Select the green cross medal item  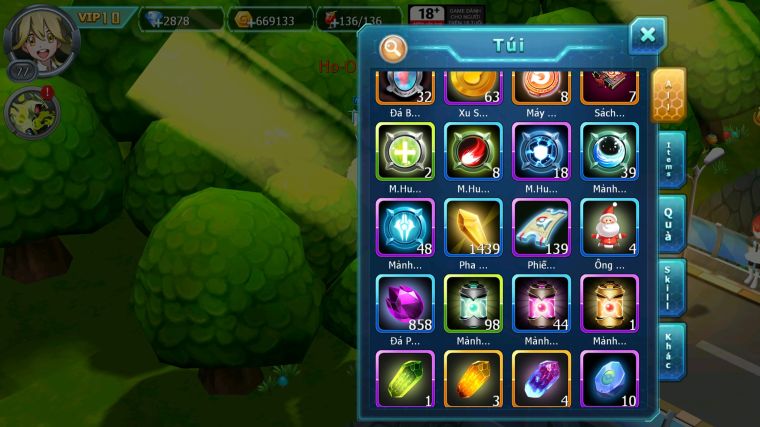[405, 151]
